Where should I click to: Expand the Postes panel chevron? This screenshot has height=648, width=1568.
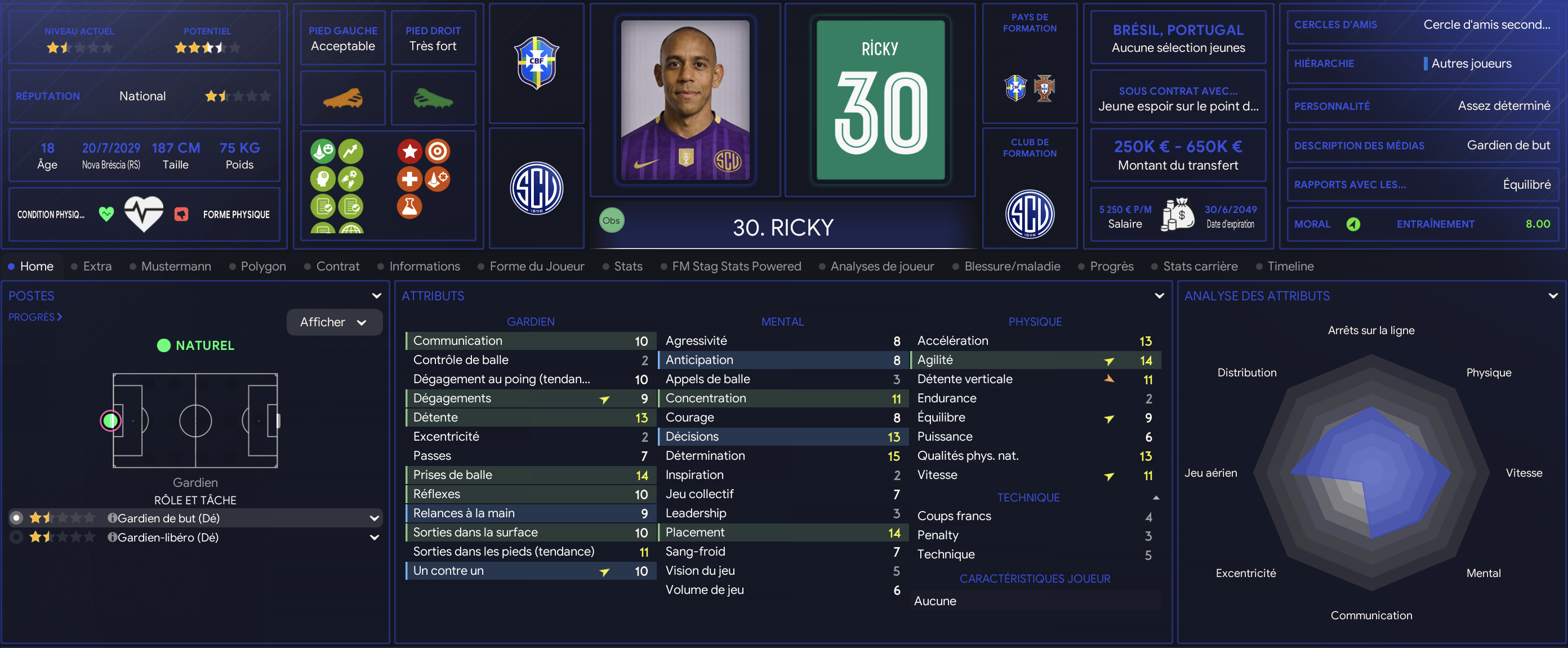pyautogui.click(x=377, y=296)
